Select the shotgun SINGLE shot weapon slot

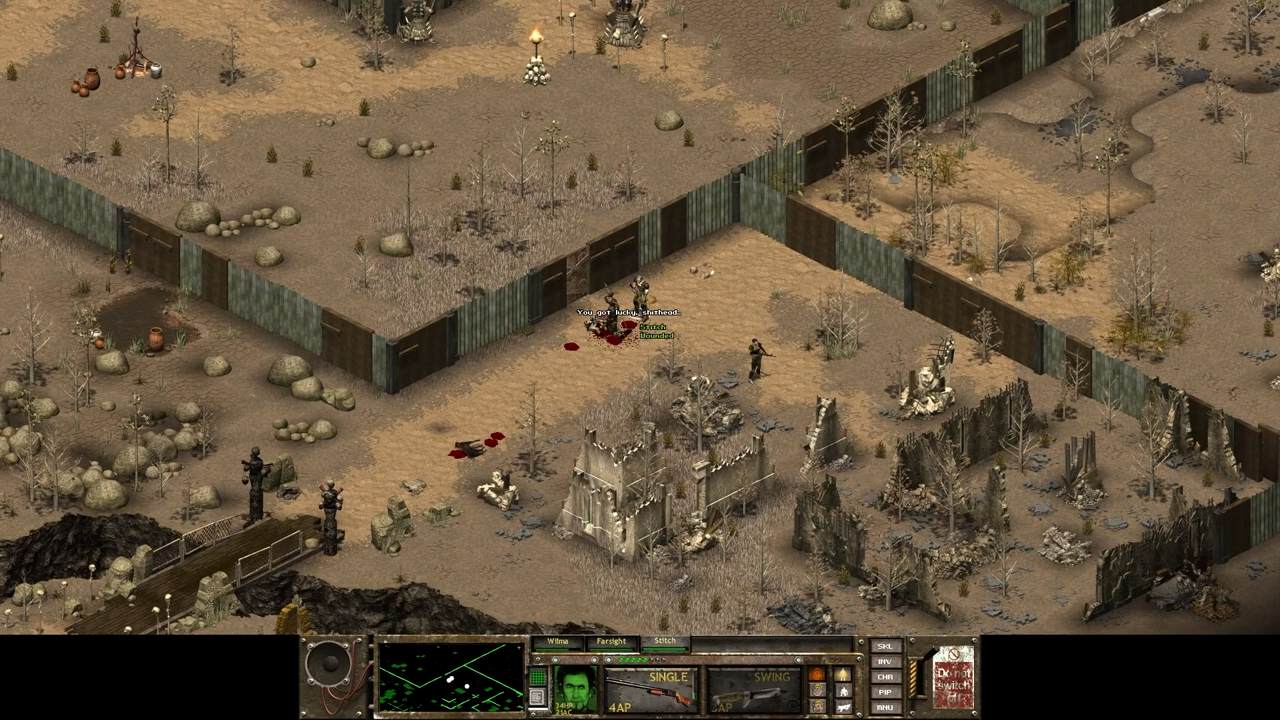tap(650, 690)
